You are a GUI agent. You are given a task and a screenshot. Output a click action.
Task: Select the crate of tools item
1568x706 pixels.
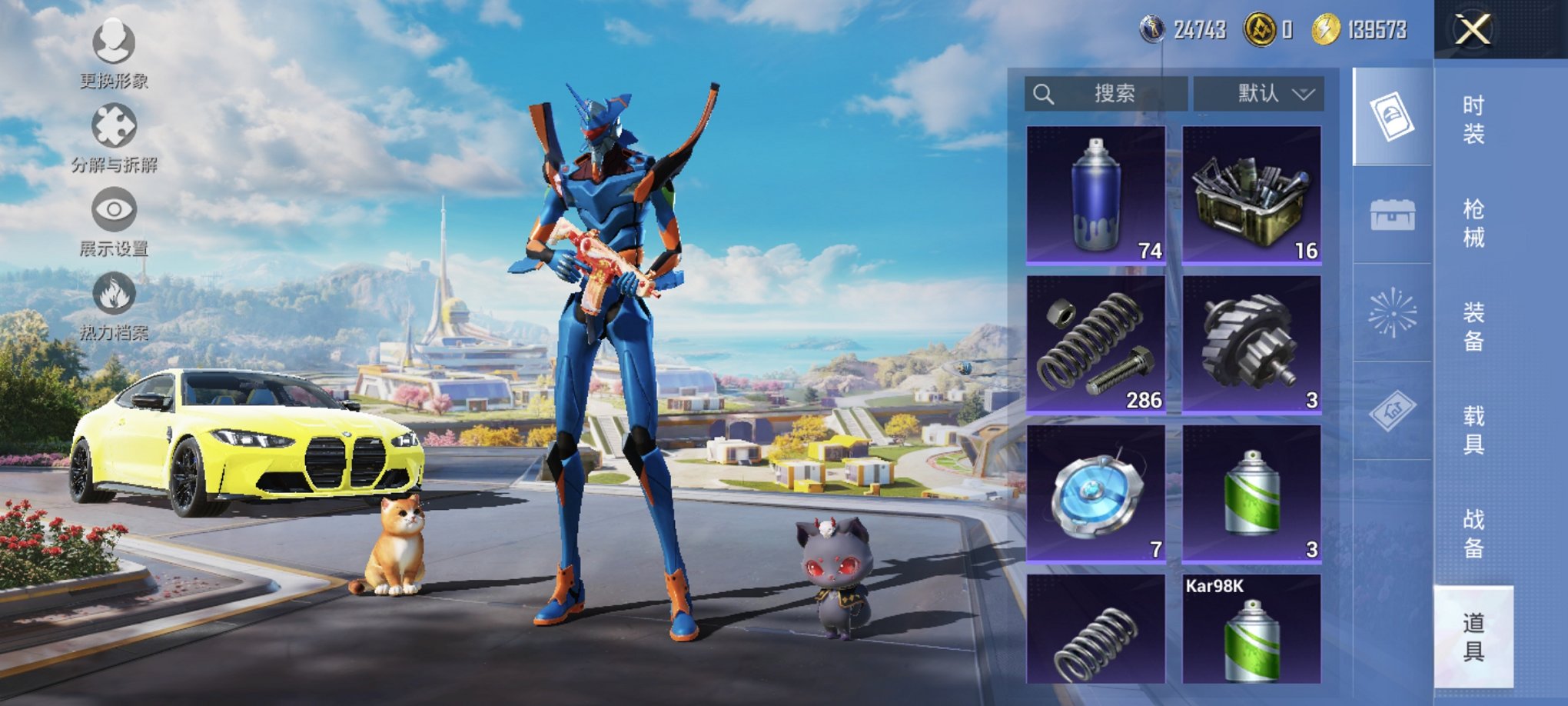coord(1251,195)
